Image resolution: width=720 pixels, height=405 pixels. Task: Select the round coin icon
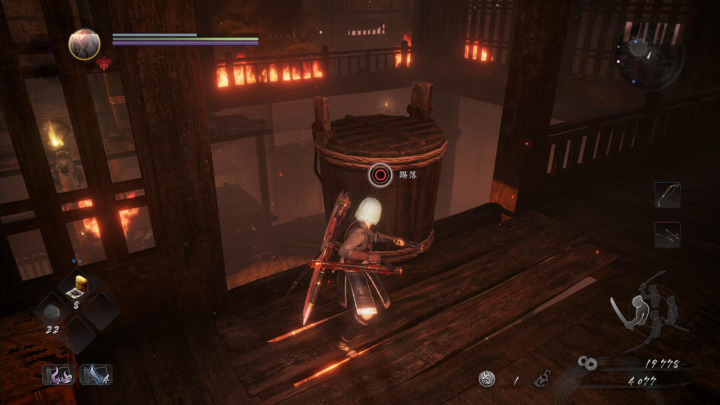click(486, 379)
